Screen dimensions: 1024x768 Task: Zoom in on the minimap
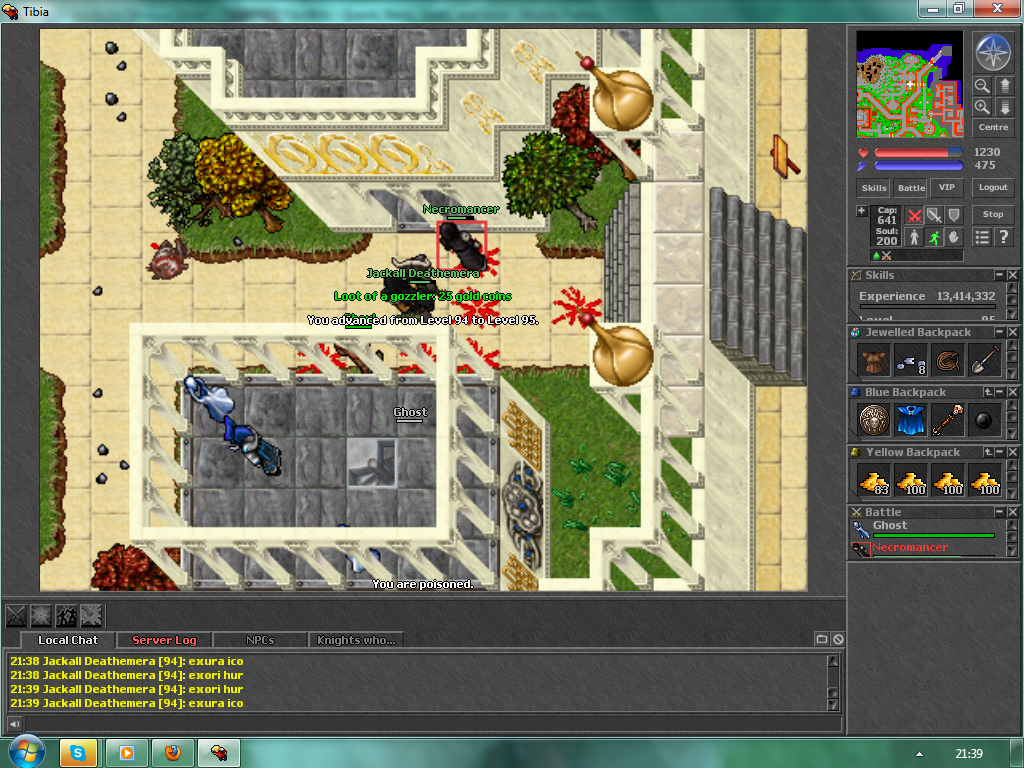[x=982, y=107]
